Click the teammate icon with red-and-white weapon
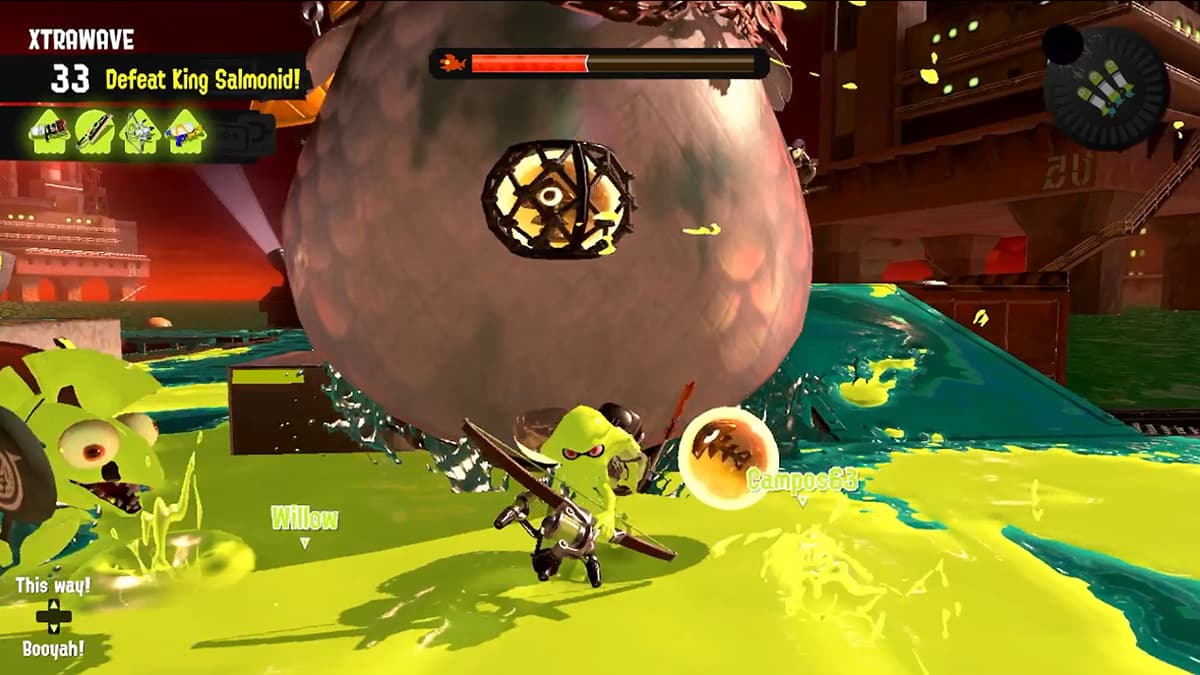 (x=48, y=132)
